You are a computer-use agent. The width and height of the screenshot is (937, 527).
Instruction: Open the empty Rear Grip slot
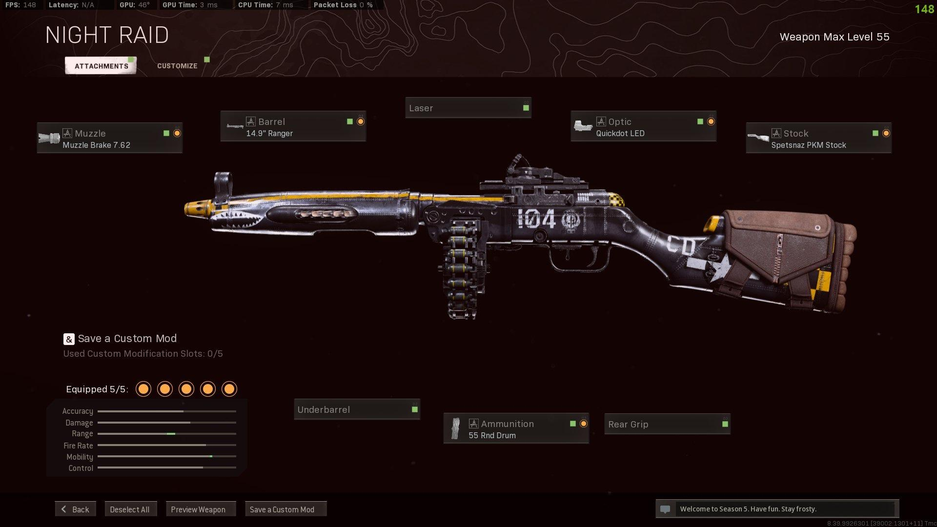pos(667,425)
